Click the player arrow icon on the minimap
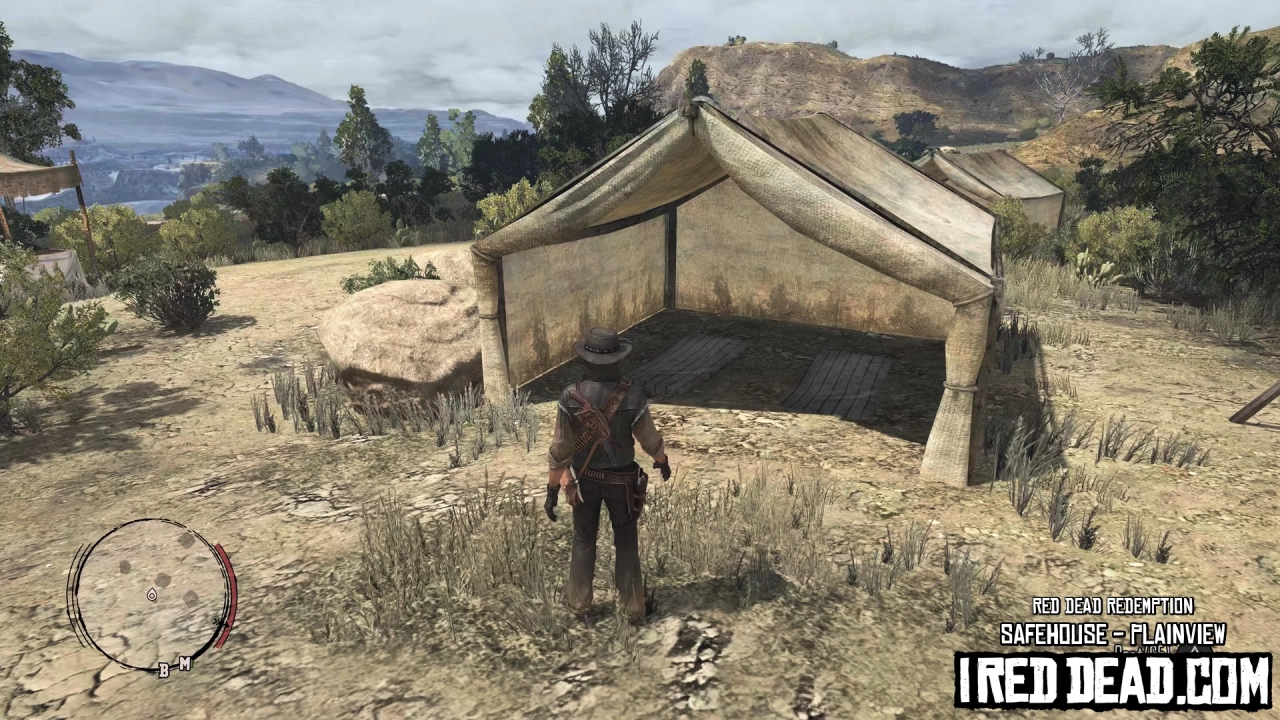Screen dimensions: 1280x720 pos(152,596)
